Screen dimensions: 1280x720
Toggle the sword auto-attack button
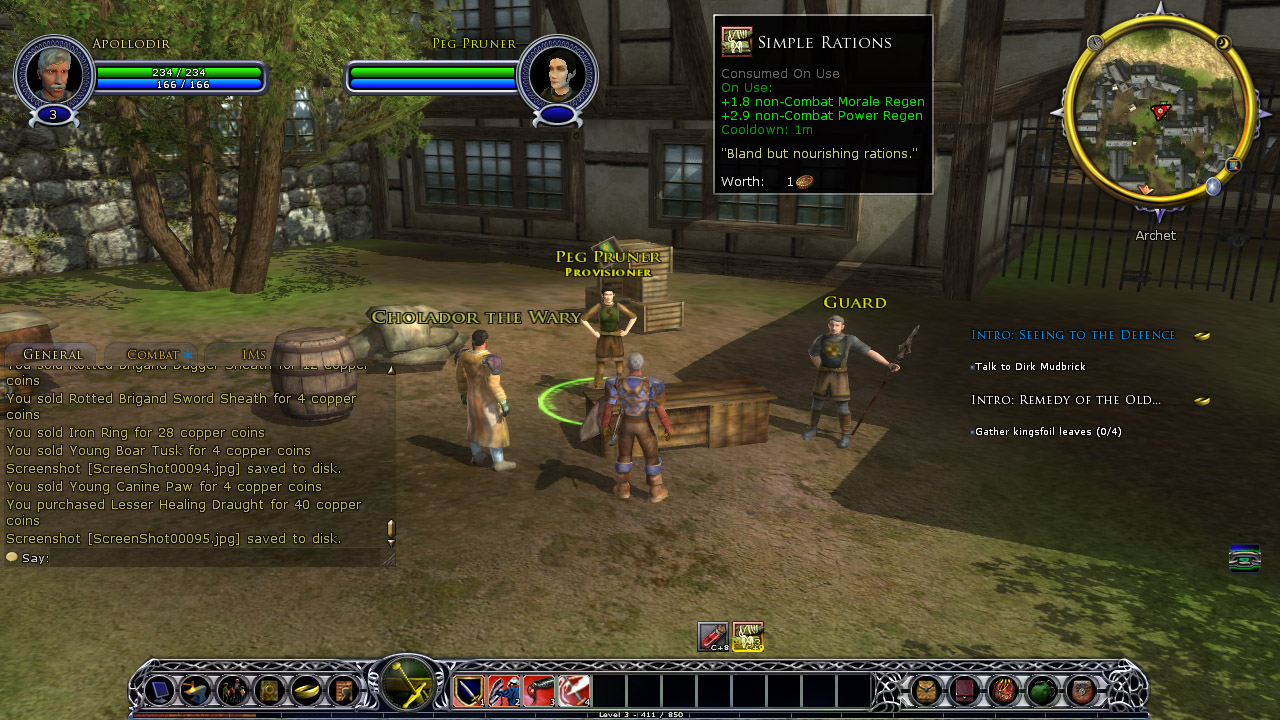click(408, 686)
